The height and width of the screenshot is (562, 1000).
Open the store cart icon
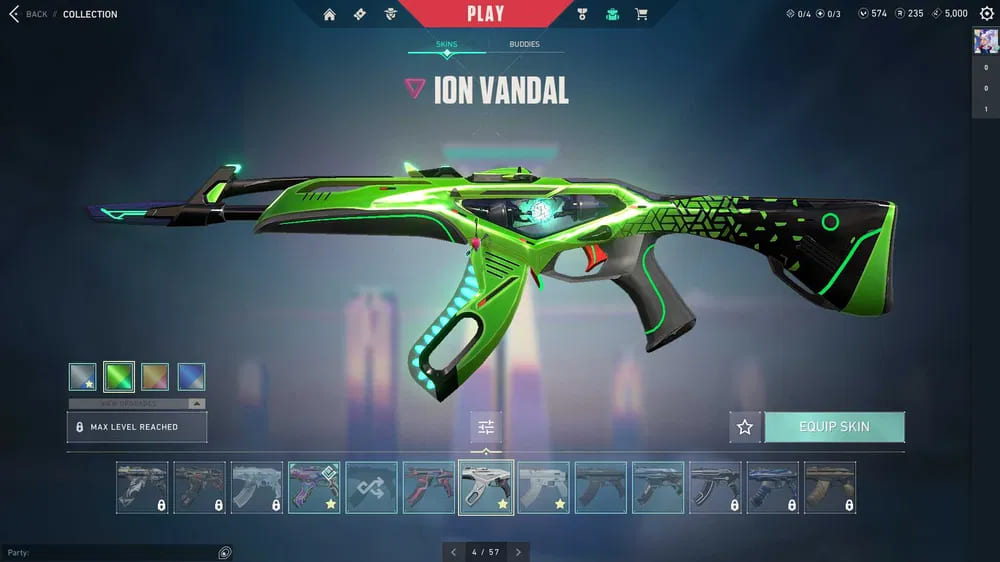tap(641, 14)
